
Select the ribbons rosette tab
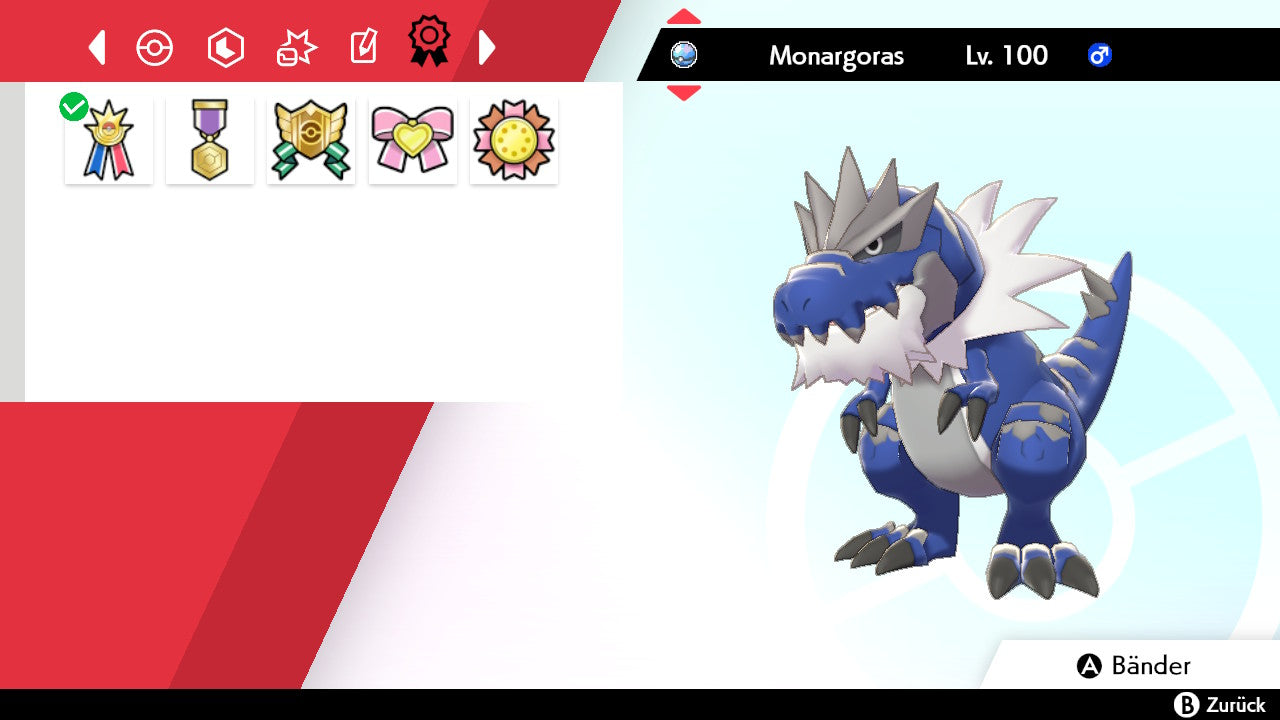tap(428, 42)
